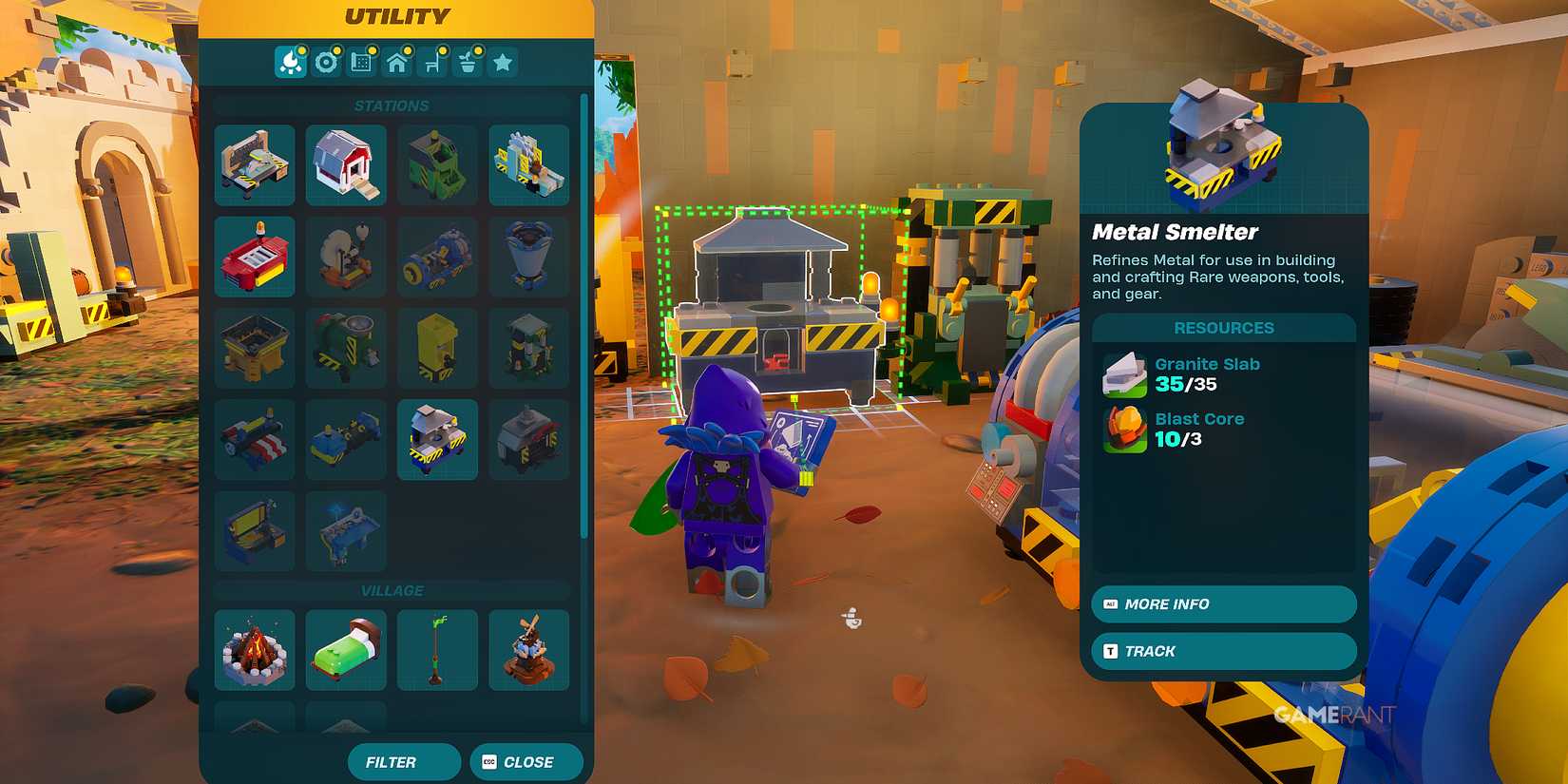The width and height of the screenshot is (1568, 784).
Task: Select the red barbecue grill station
Action: (x=254, y=257)
